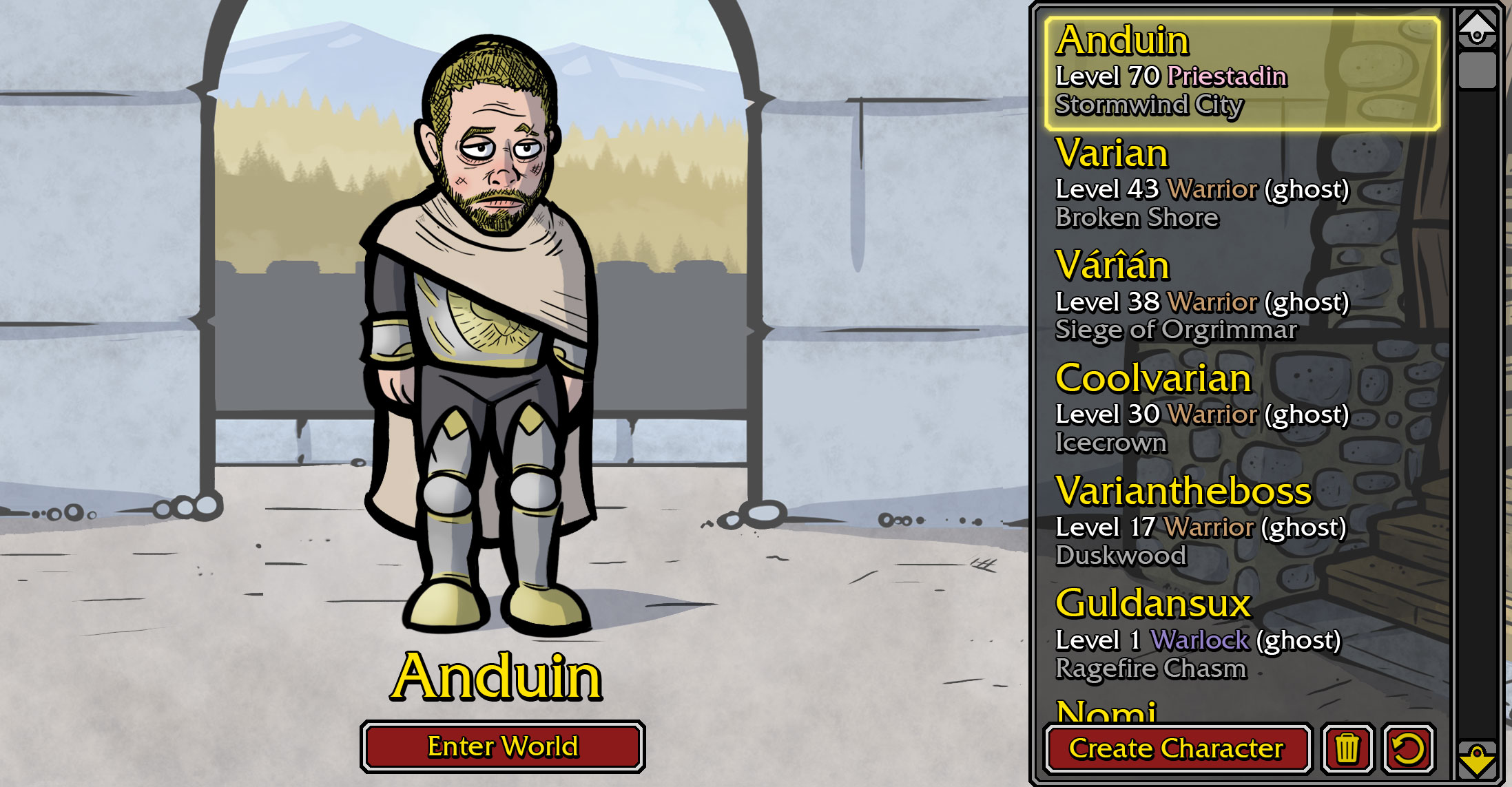The height and width of the screenshot is (787, 1512).
Task: Delete character with the trash can button
Action: 1347,748
